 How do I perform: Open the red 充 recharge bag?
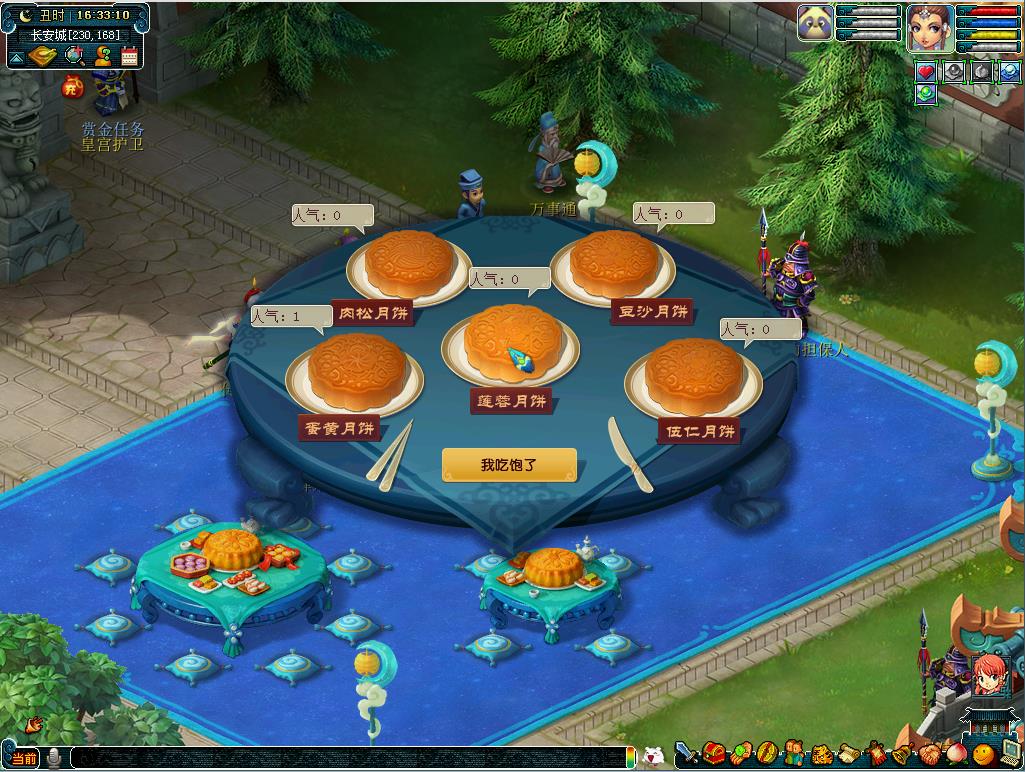click(x=73, y=87)
